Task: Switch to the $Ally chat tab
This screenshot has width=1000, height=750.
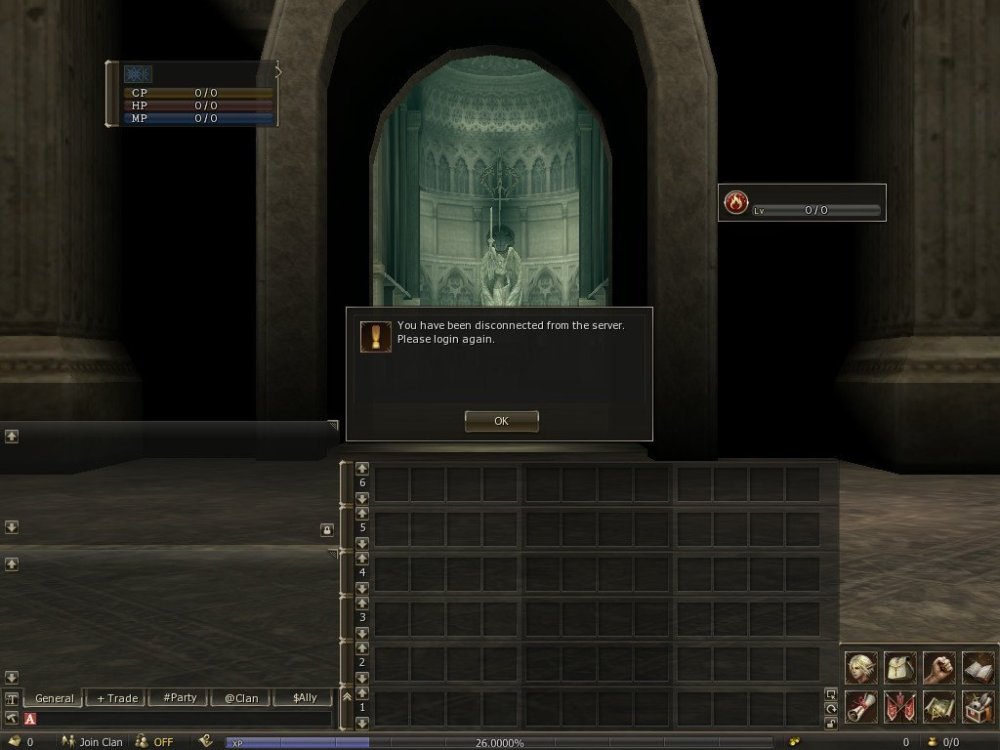Action: pos(303,698)
